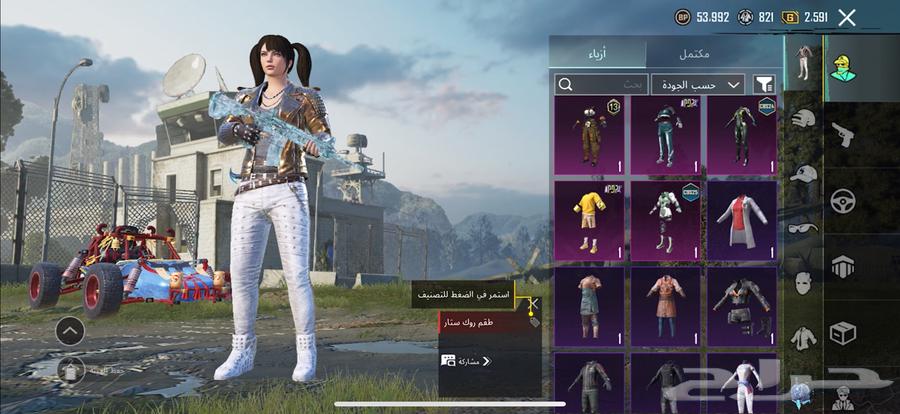Viewport: 900px width, 414px height.
Task: Click the outfit search field
Action: (x=602, y=85)
